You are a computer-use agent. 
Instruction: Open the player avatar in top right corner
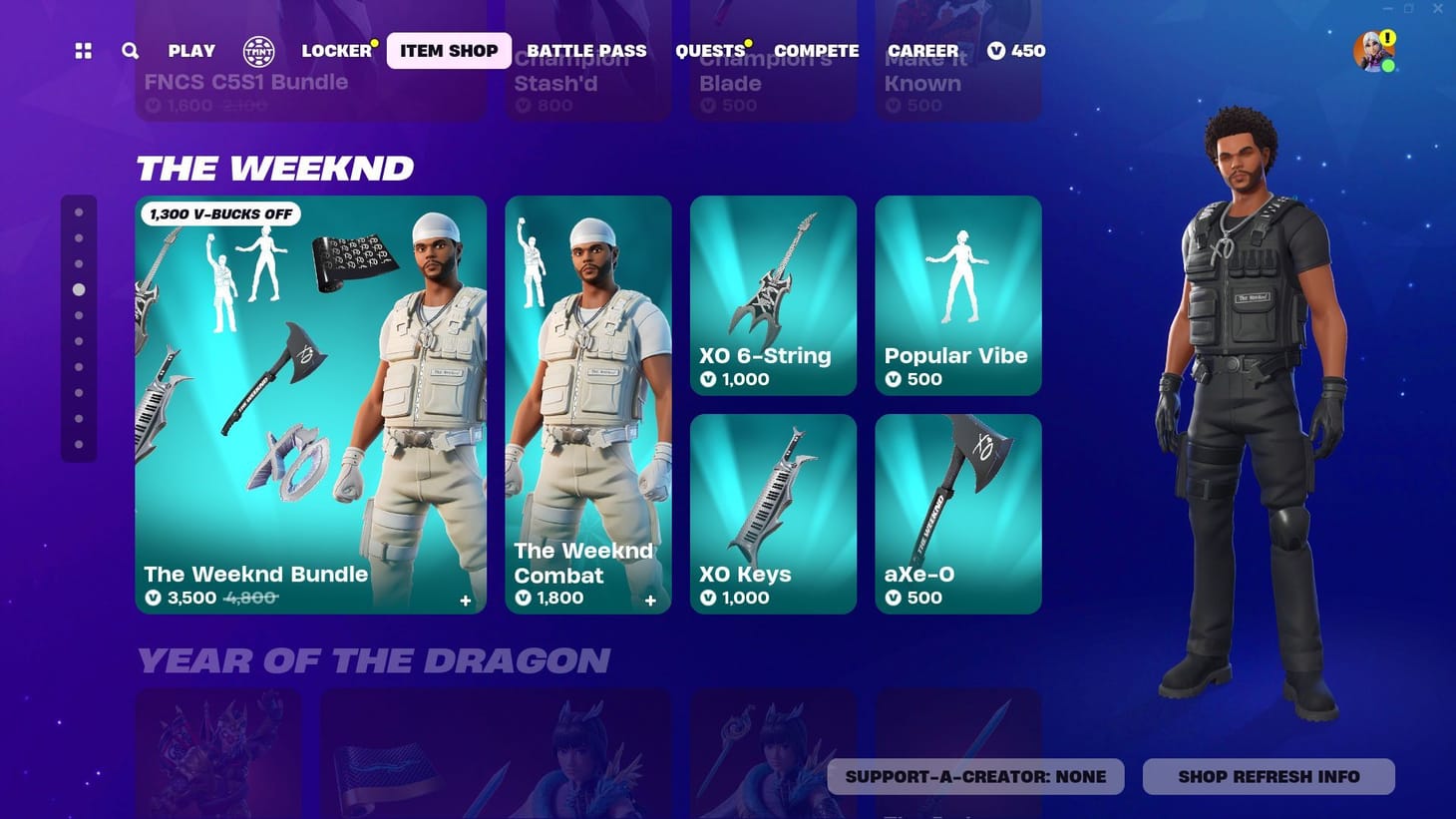pos(1369,50)
